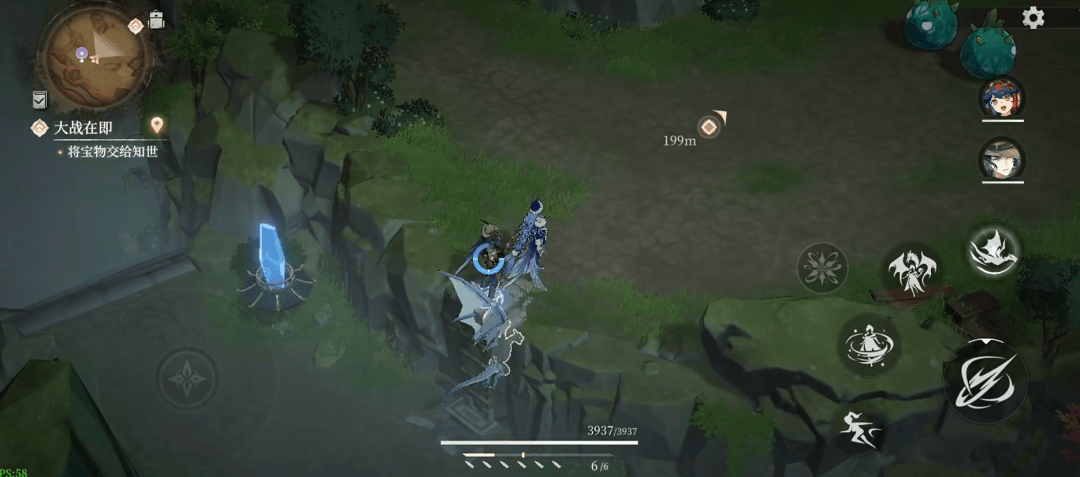Screen dimensions: 1080x477
Task: Activate the flying dragon skill
Action: pyautogui.click(x=993, y=250)
